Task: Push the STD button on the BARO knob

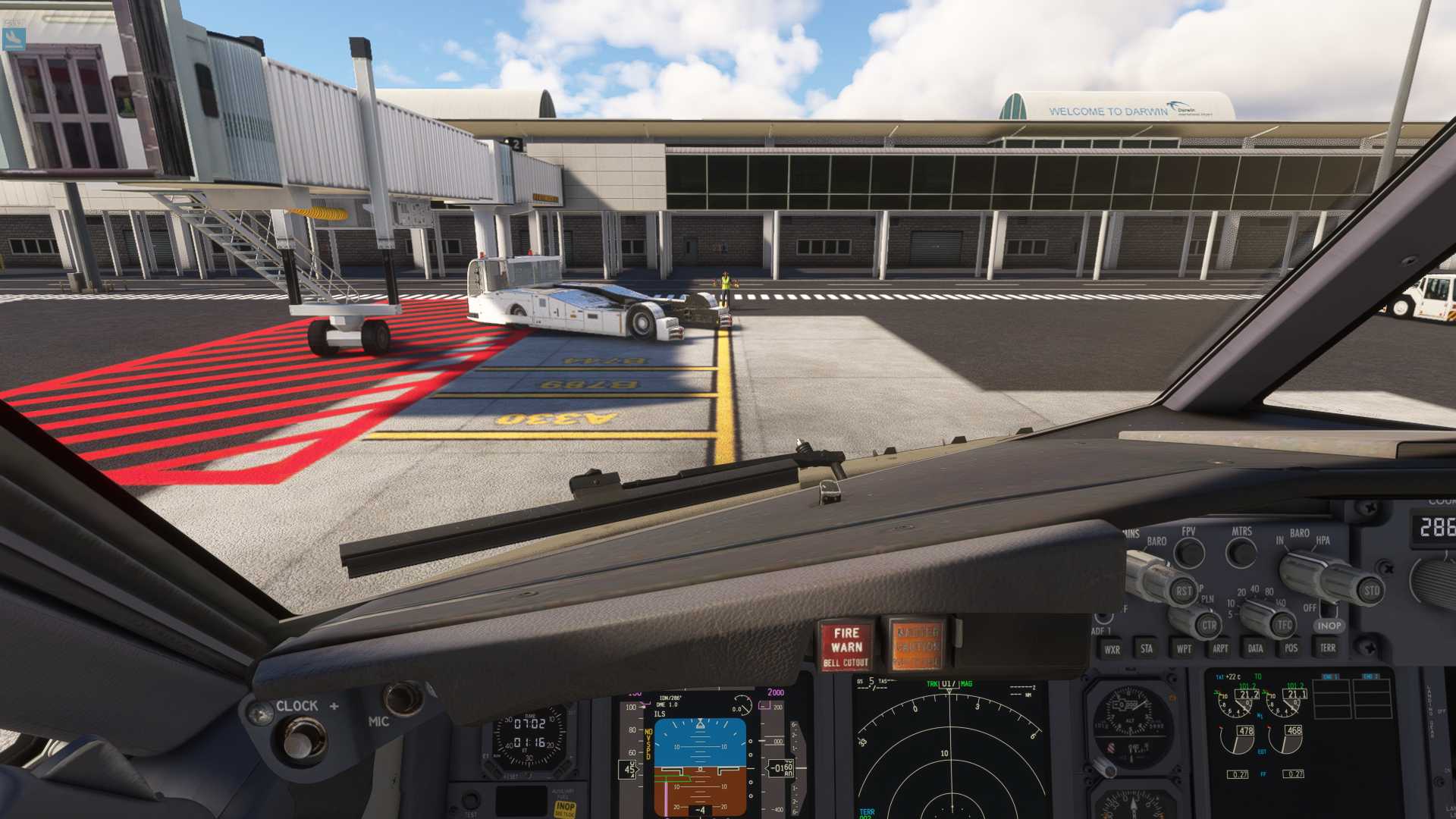Action: (1371, 591)
